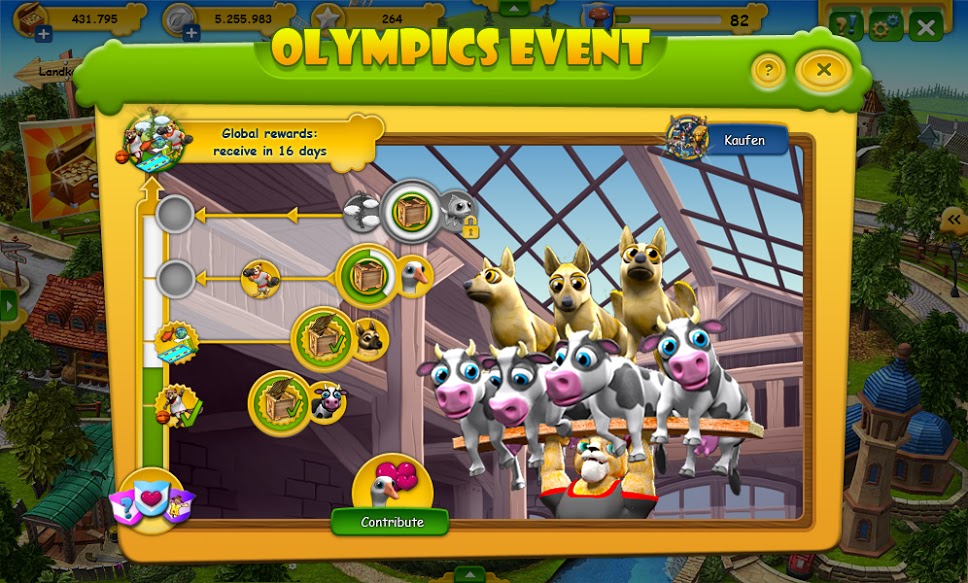Select the locked crate reward at the top

[x=410, y=212]
